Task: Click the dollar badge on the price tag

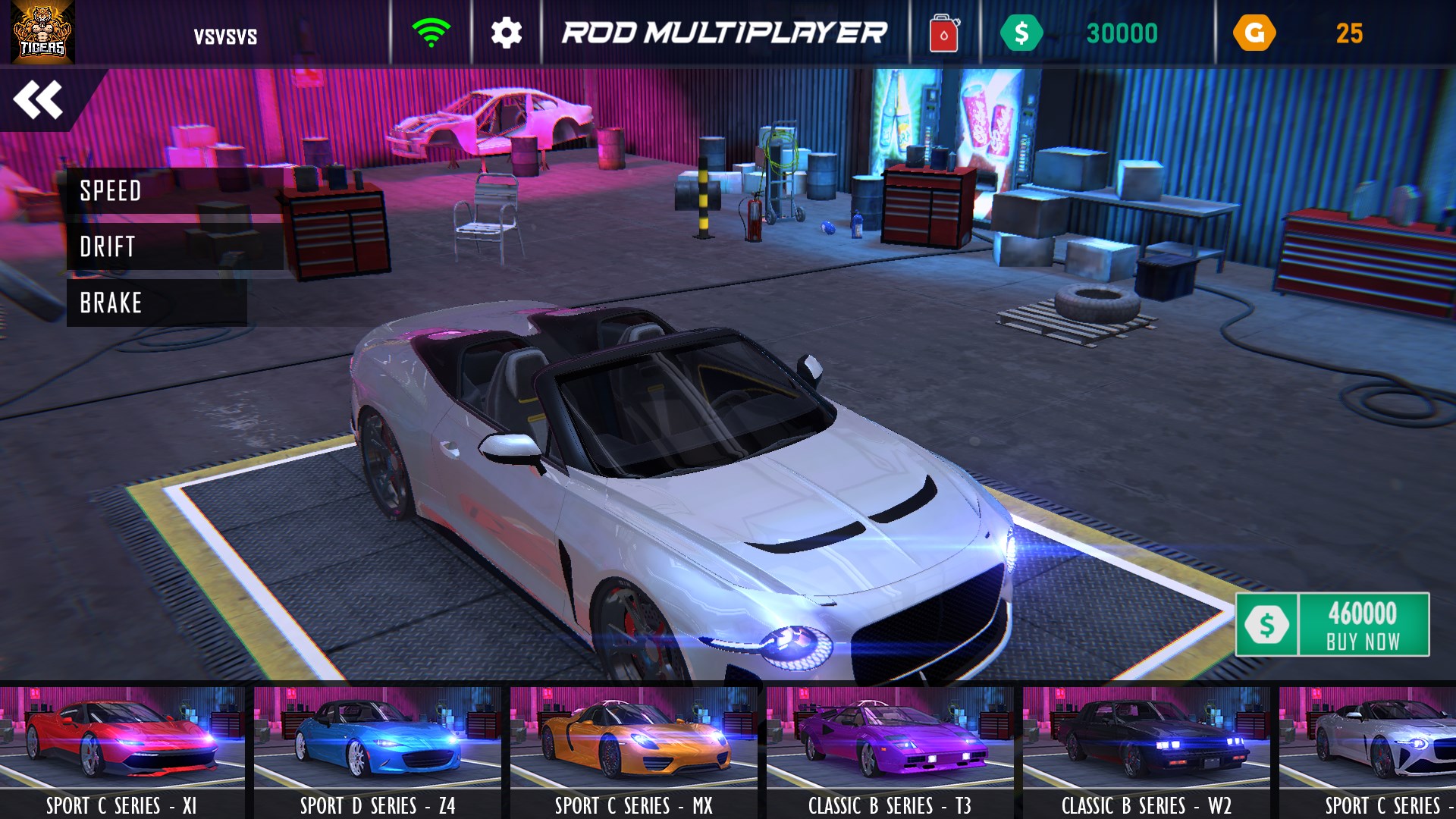Action: click(x=1269, y=623)
